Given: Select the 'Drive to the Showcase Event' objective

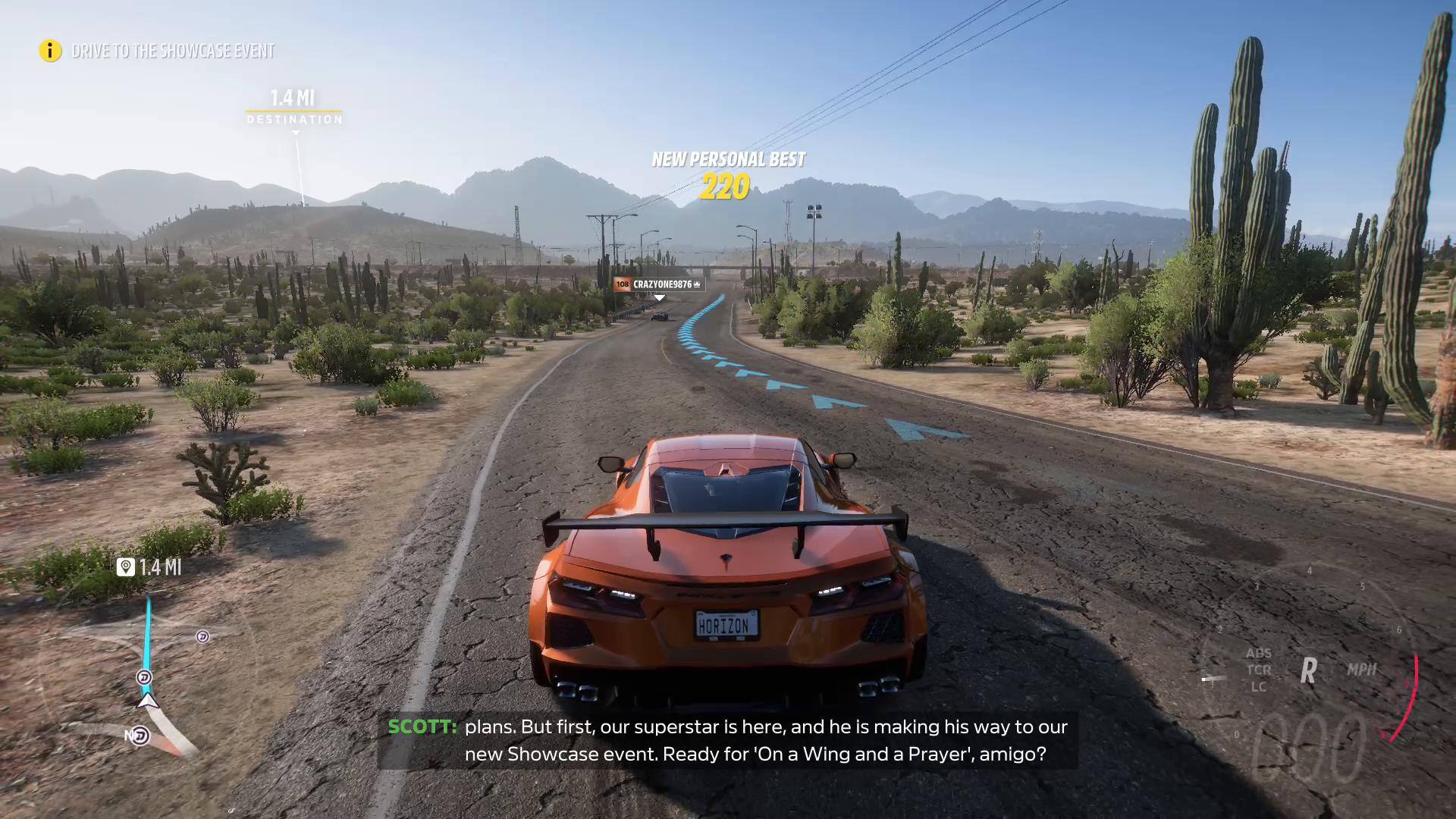Looking at the screenshot, I should 173,51.
